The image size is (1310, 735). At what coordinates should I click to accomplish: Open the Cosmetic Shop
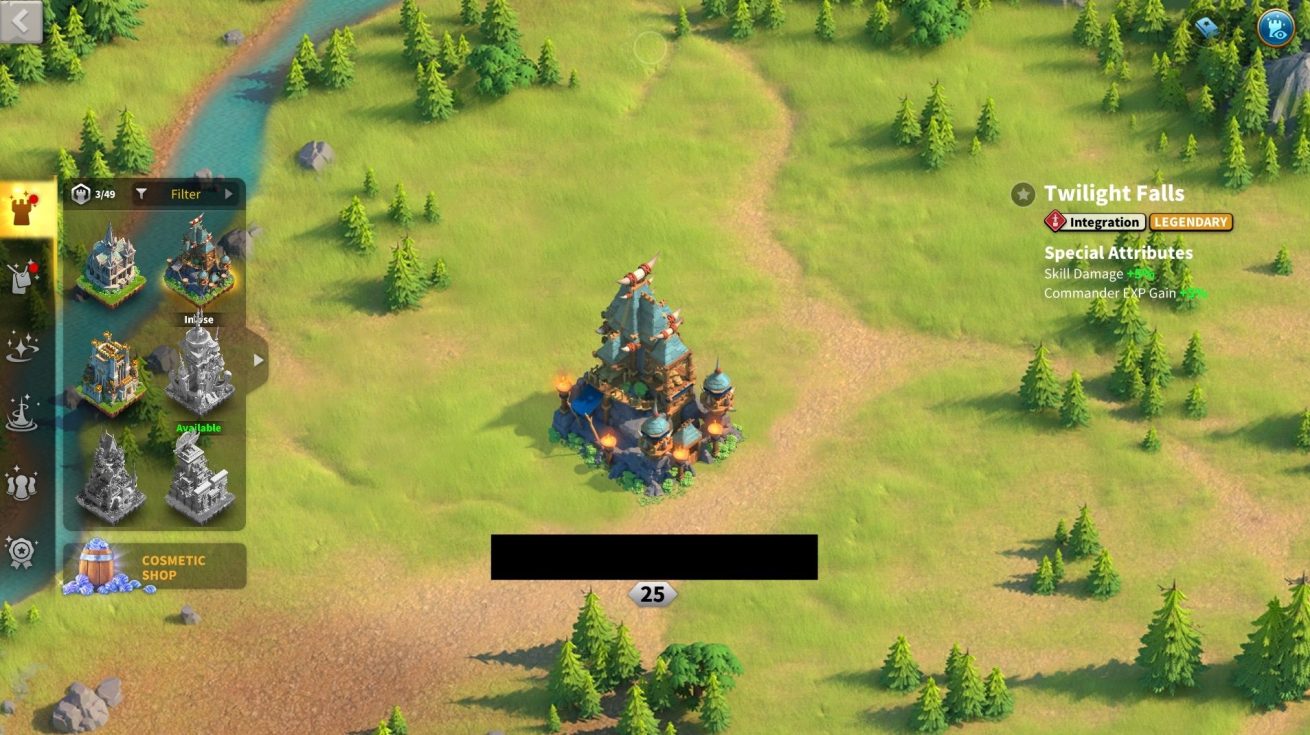tap(154, 567)
